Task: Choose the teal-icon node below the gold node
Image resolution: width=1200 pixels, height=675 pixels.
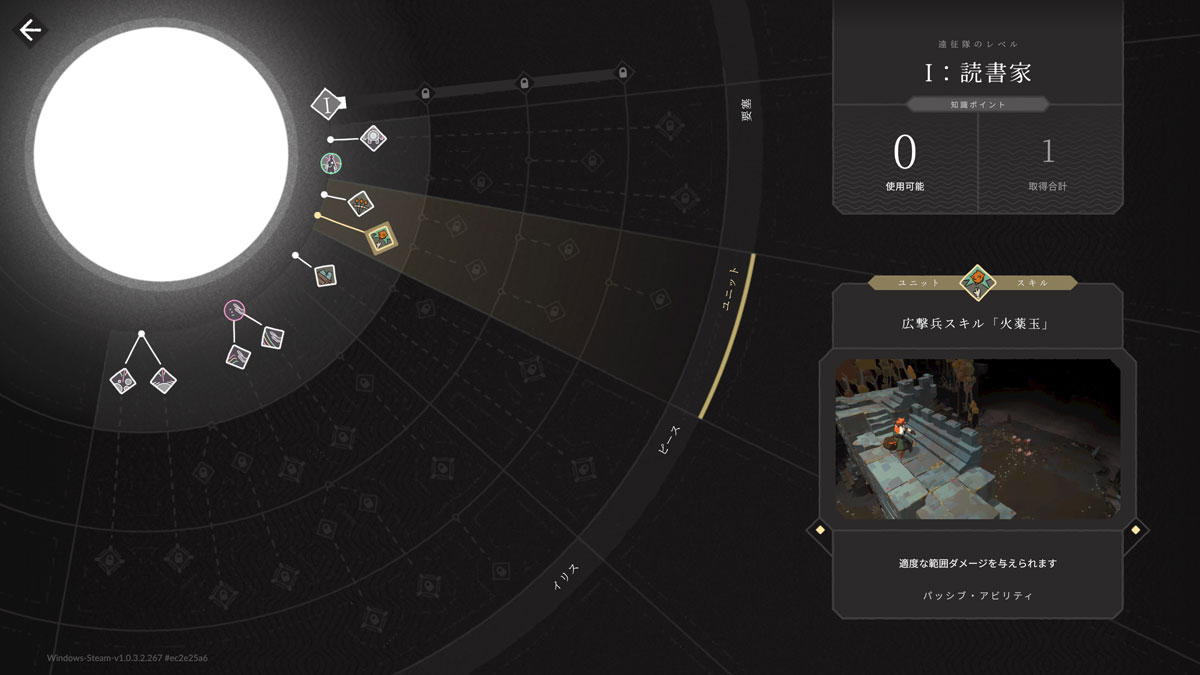Action: (325, 274)
